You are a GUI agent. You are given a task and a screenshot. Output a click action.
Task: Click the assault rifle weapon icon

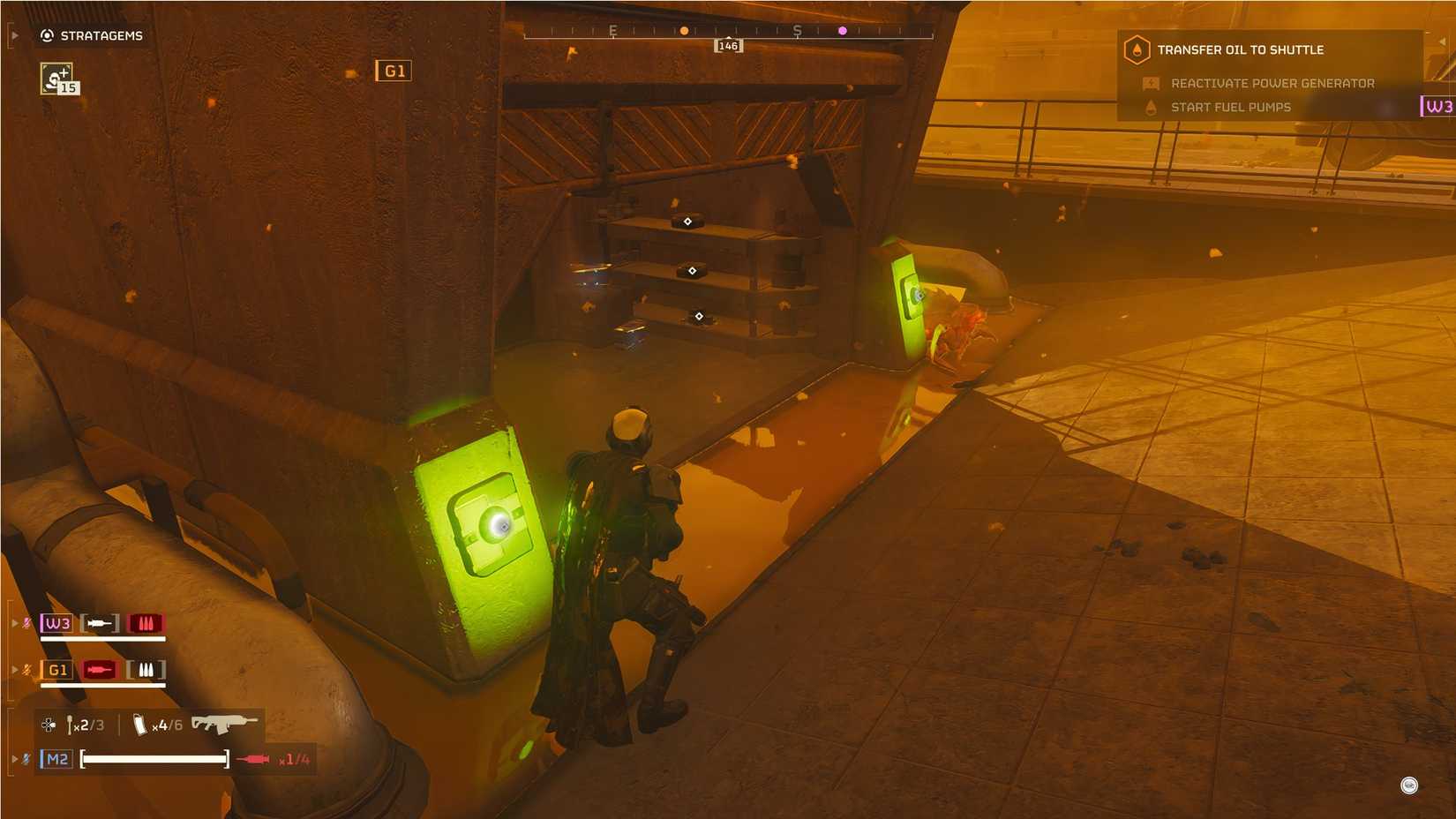coord(224,724)
